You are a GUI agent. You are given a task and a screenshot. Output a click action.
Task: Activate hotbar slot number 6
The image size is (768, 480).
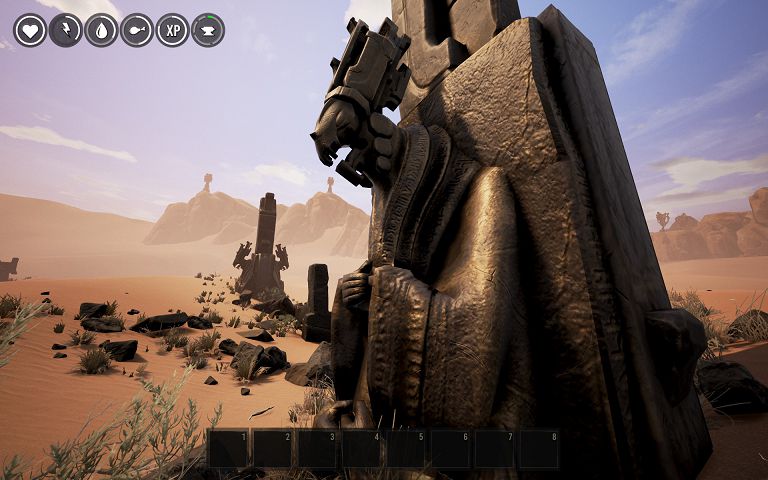450,449
